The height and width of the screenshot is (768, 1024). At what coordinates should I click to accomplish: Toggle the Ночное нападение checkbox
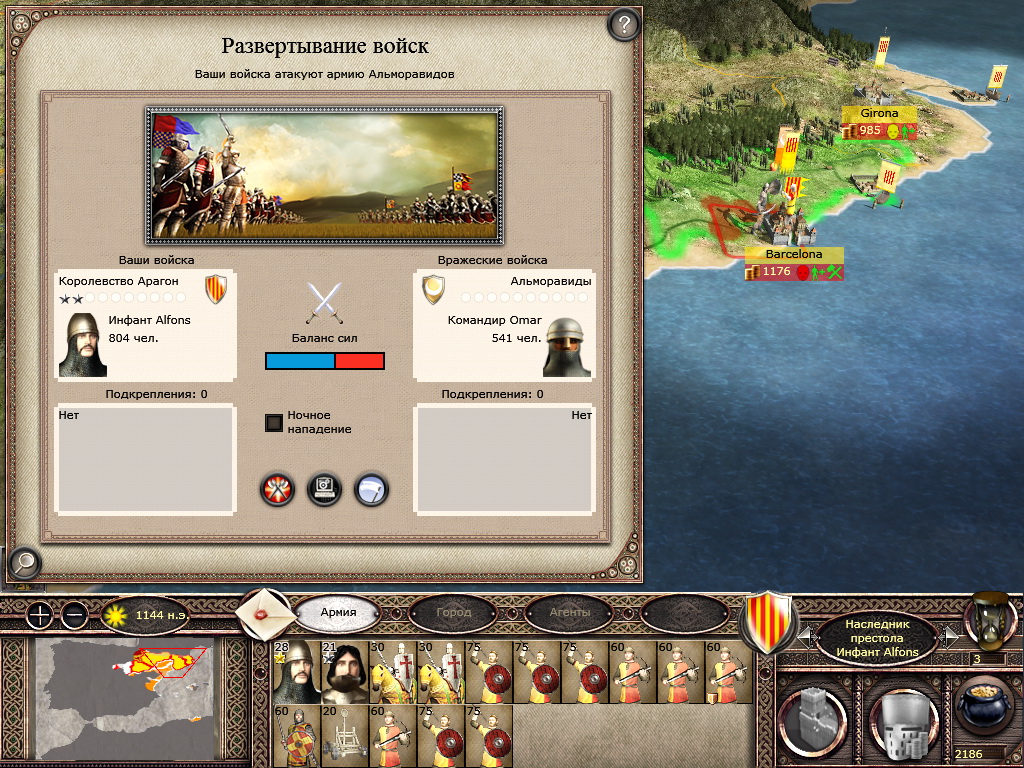(273, 422)
